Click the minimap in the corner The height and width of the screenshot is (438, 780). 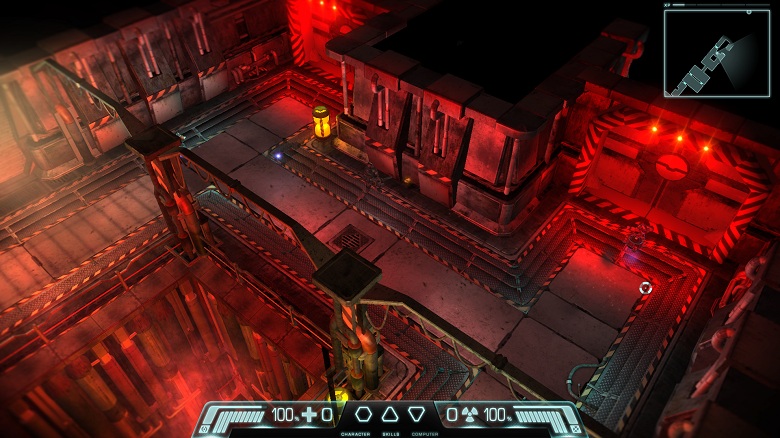(x=717, y=53)
